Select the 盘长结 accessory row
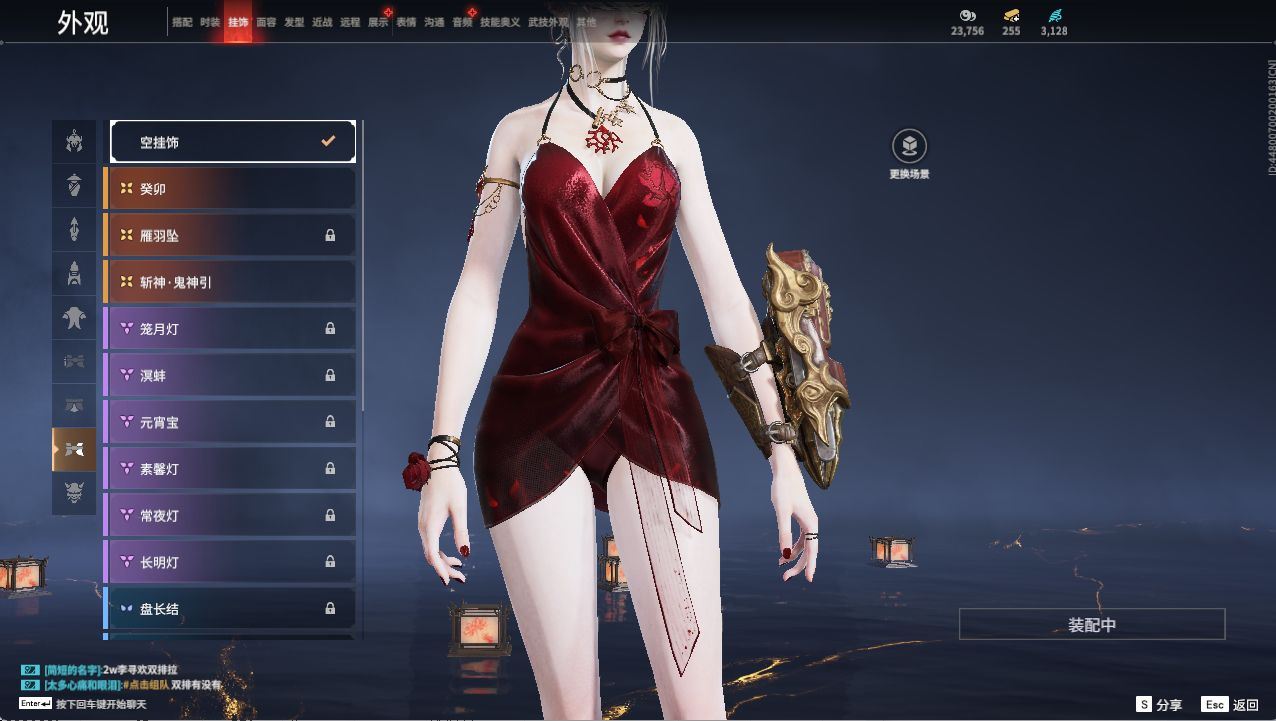The height and width of the screenshot is (721, 1276). pos(230,608)
